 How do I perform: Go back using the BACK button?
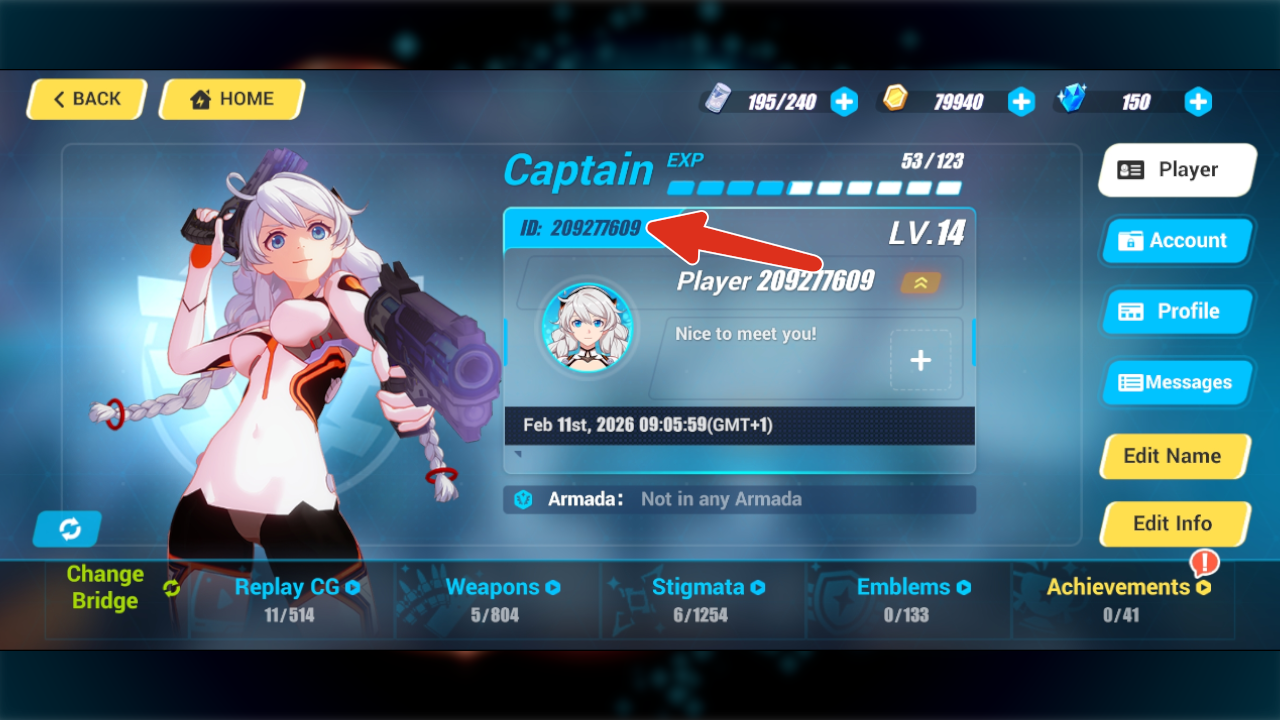pyautogui.click(x=87, y=99)
